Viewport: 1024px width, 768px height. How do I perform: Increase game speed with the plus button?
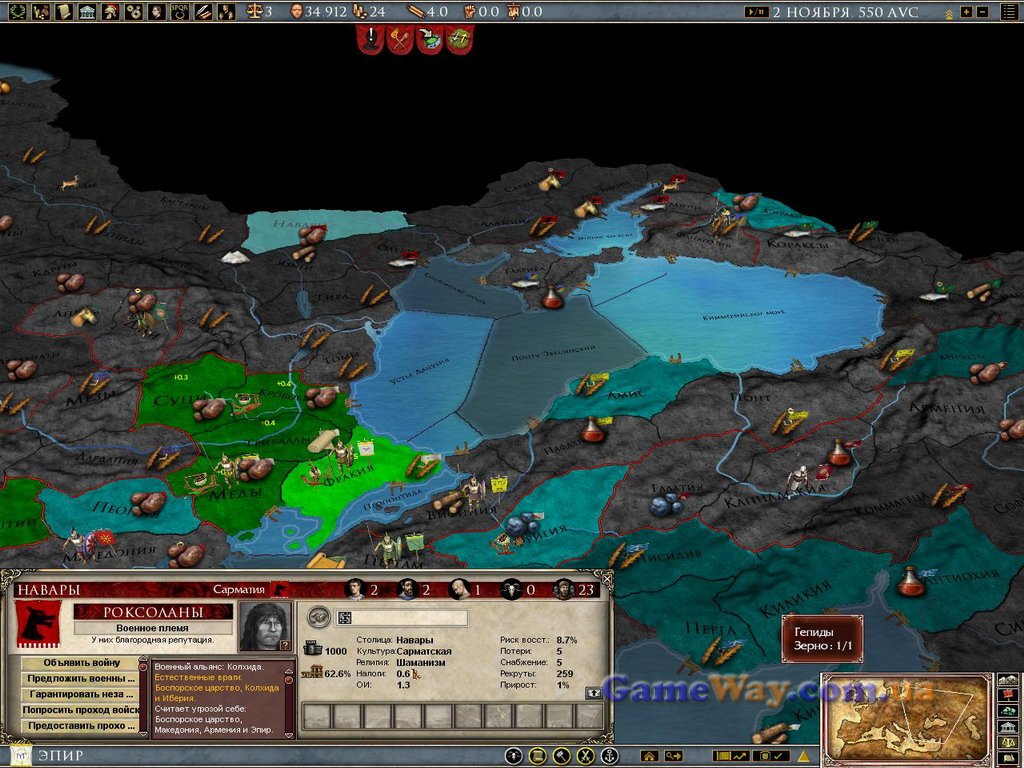(966, 12)
